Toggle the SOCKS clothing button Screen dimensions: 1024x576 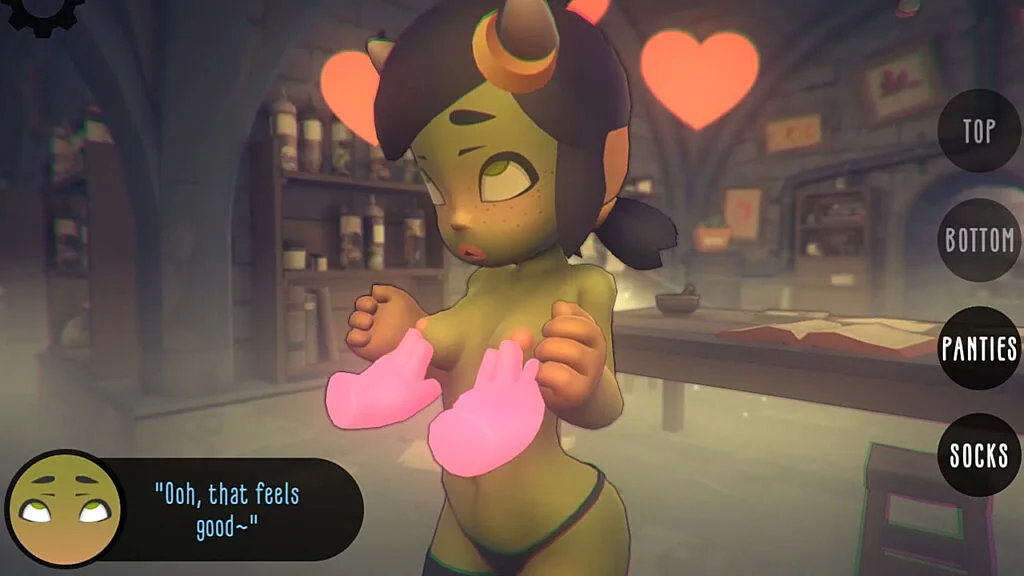[x=979, y=455]
